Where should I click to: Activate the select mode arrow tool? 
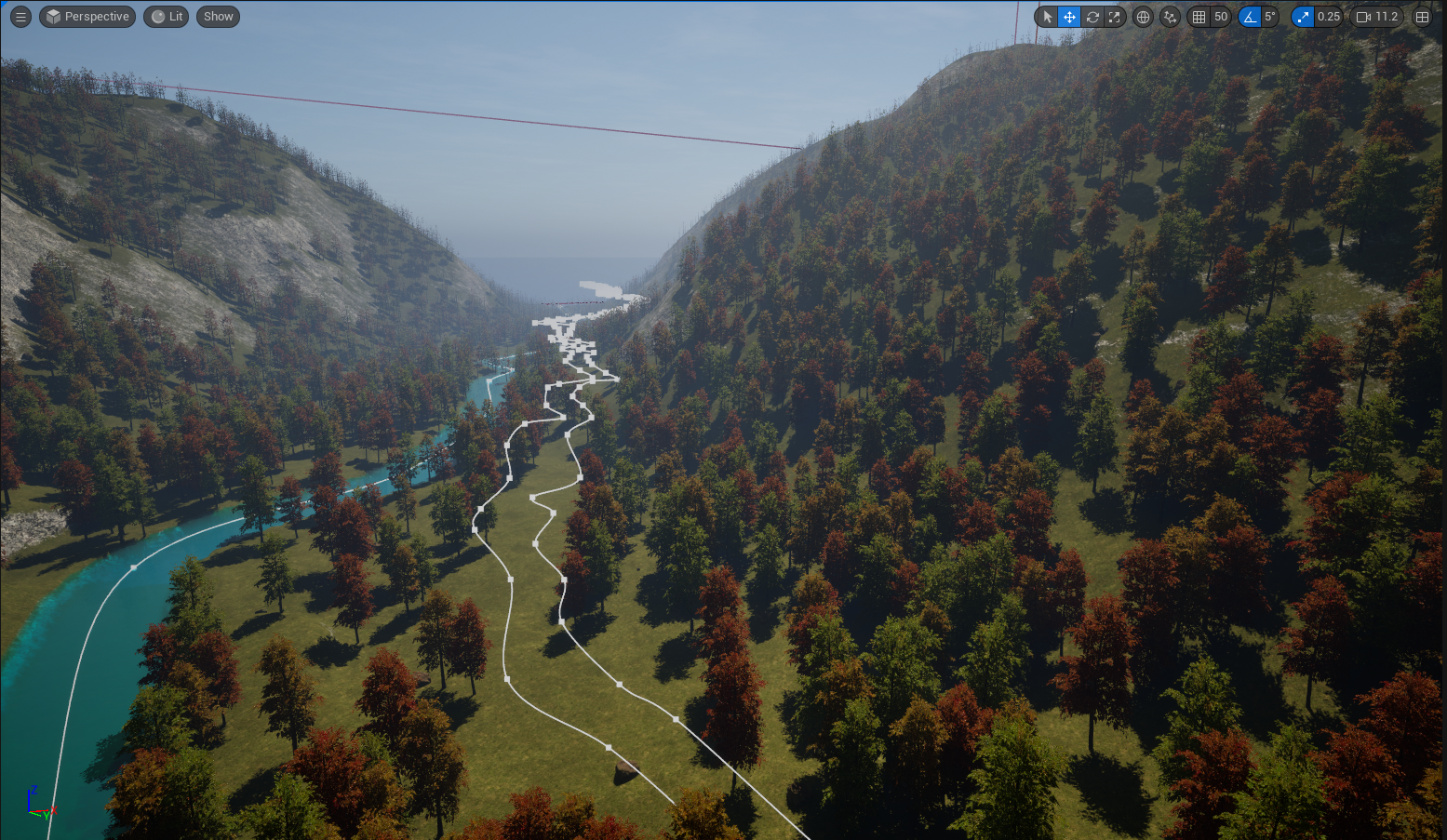[1047, 17]
